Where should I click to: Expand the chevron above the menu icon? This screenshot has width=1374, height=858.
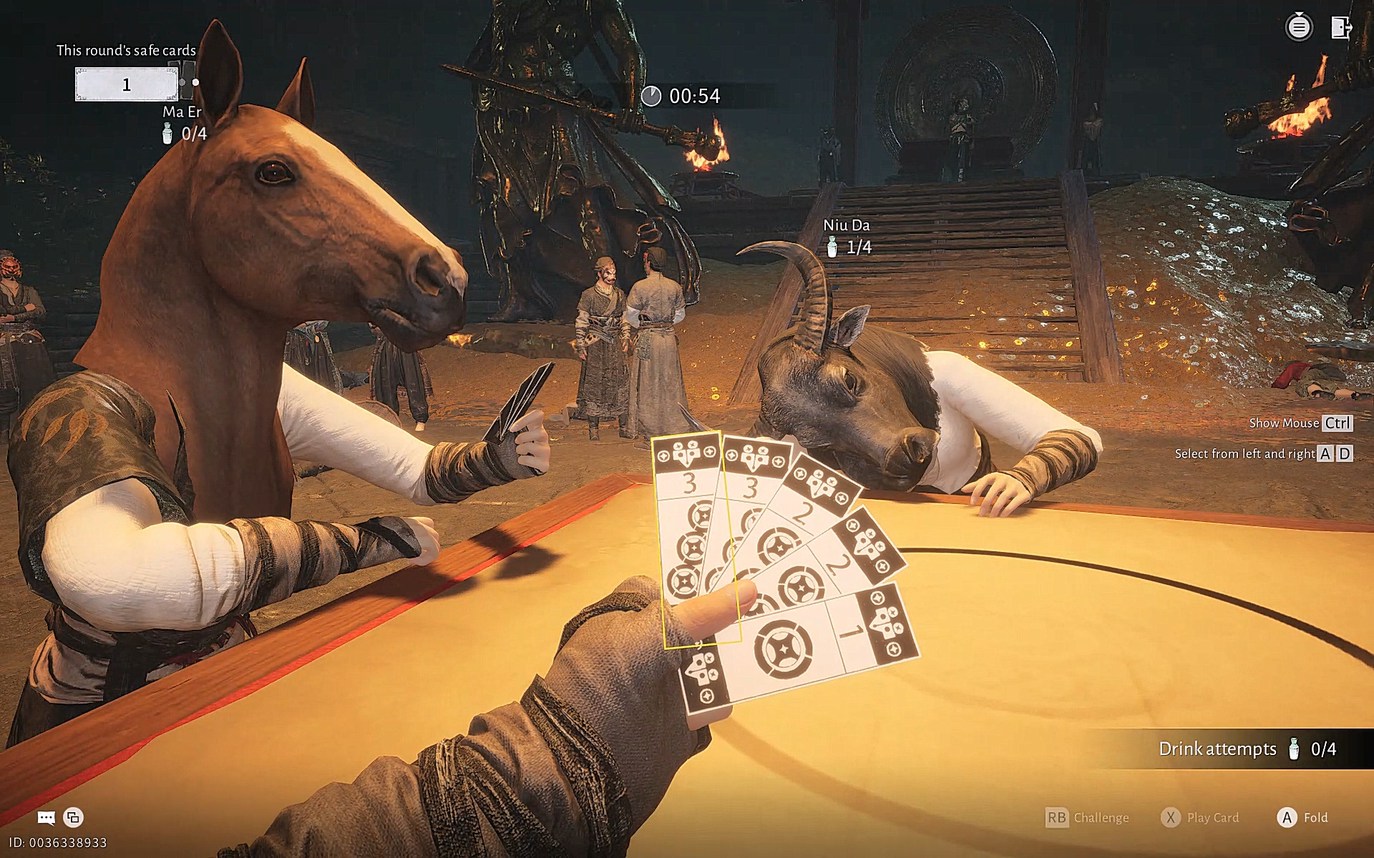coord(1298,12)
